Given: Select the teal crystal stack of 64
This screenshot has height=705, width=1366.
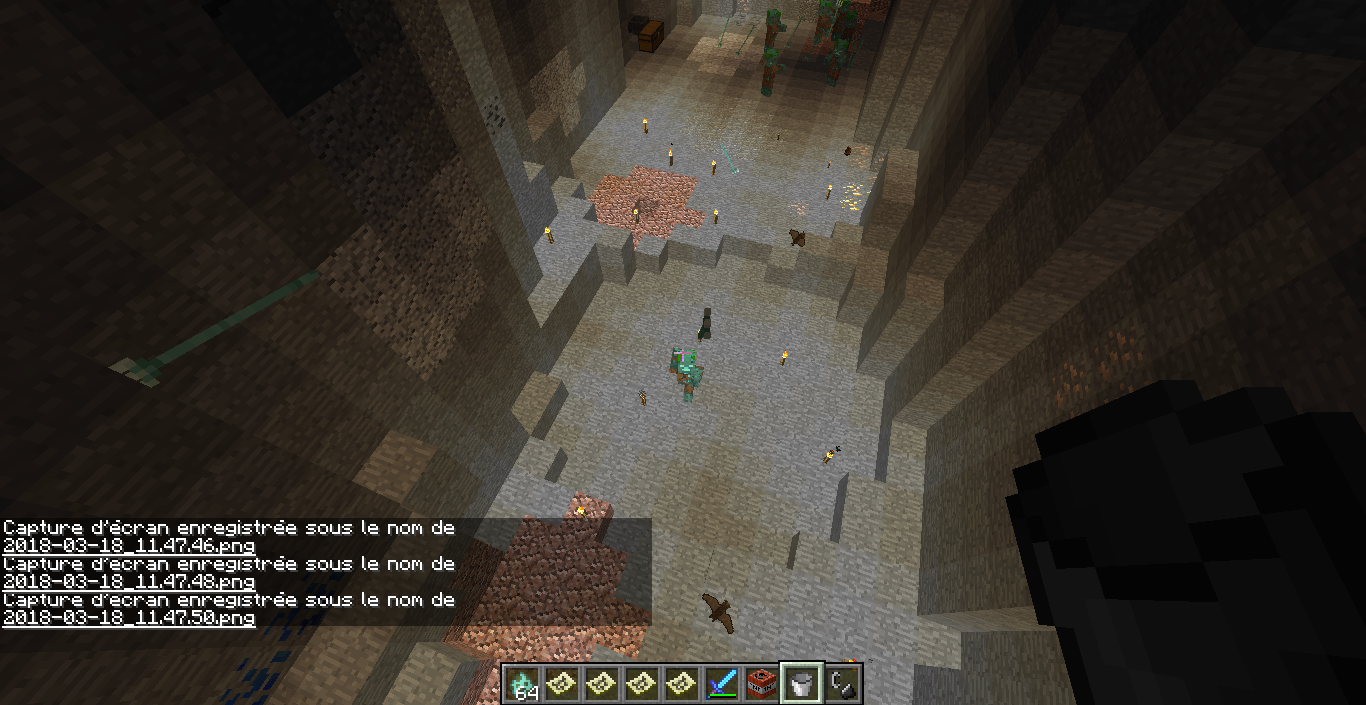Looking at the screenshot, I should pos(521,683).
